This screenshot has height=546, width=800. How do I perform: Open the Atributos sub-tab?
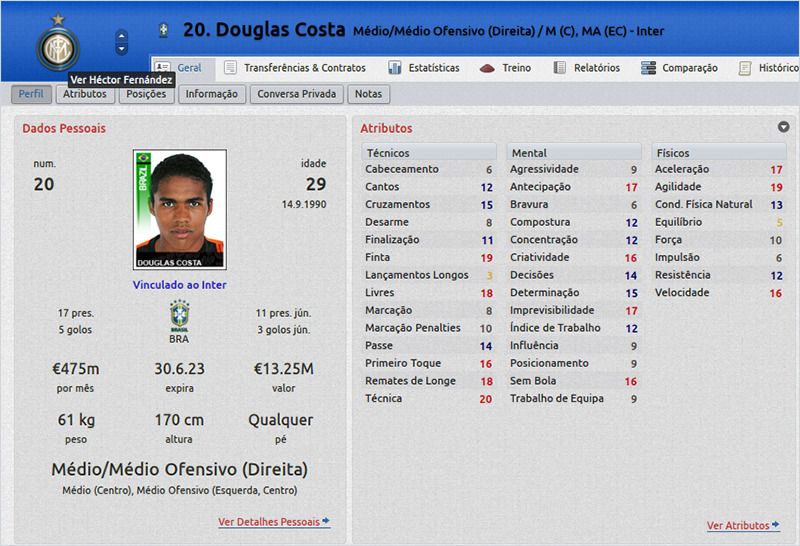(x=84, y=94)
